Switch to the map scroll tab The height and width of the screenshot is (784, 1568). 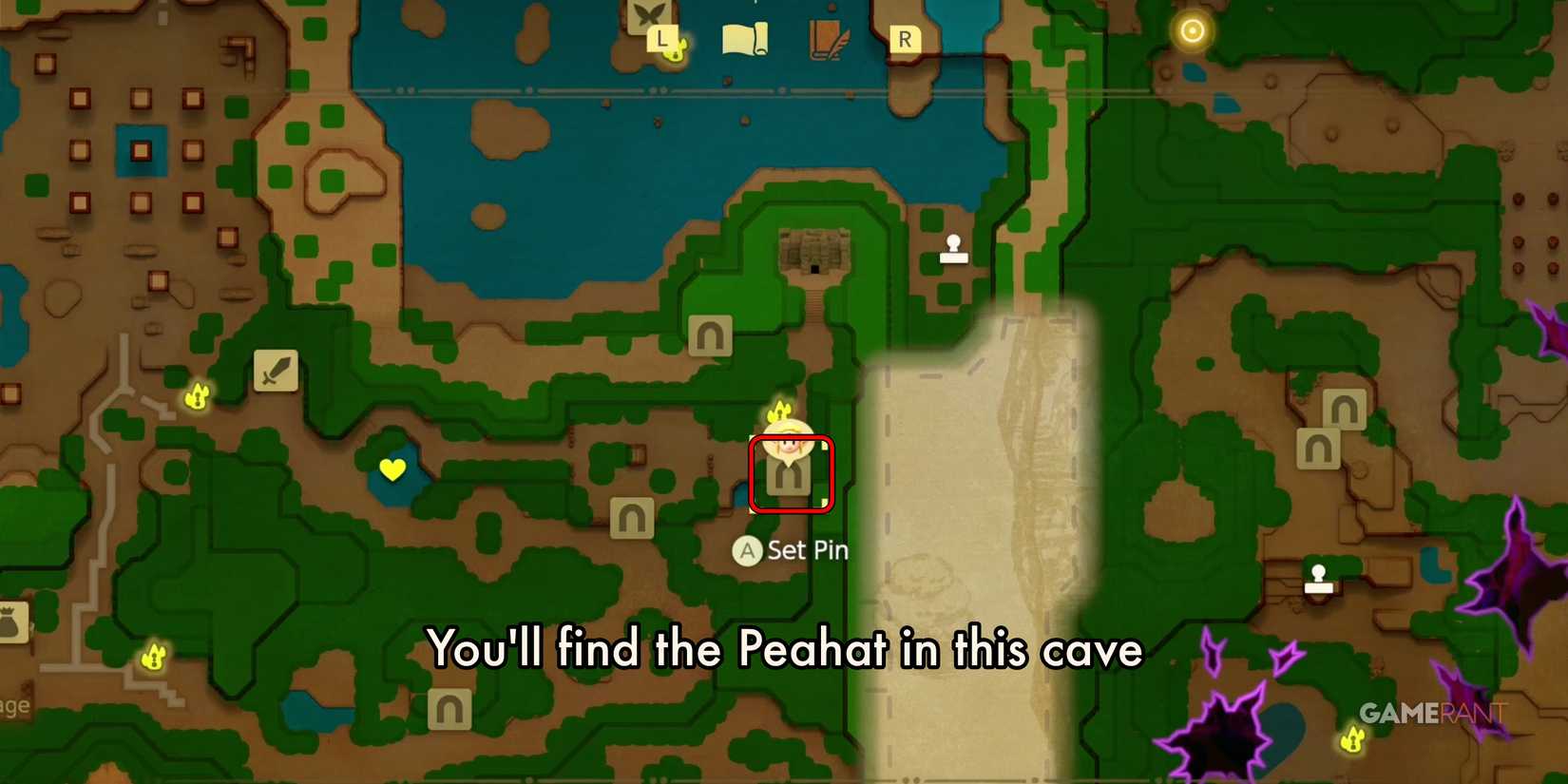point(745,36)
